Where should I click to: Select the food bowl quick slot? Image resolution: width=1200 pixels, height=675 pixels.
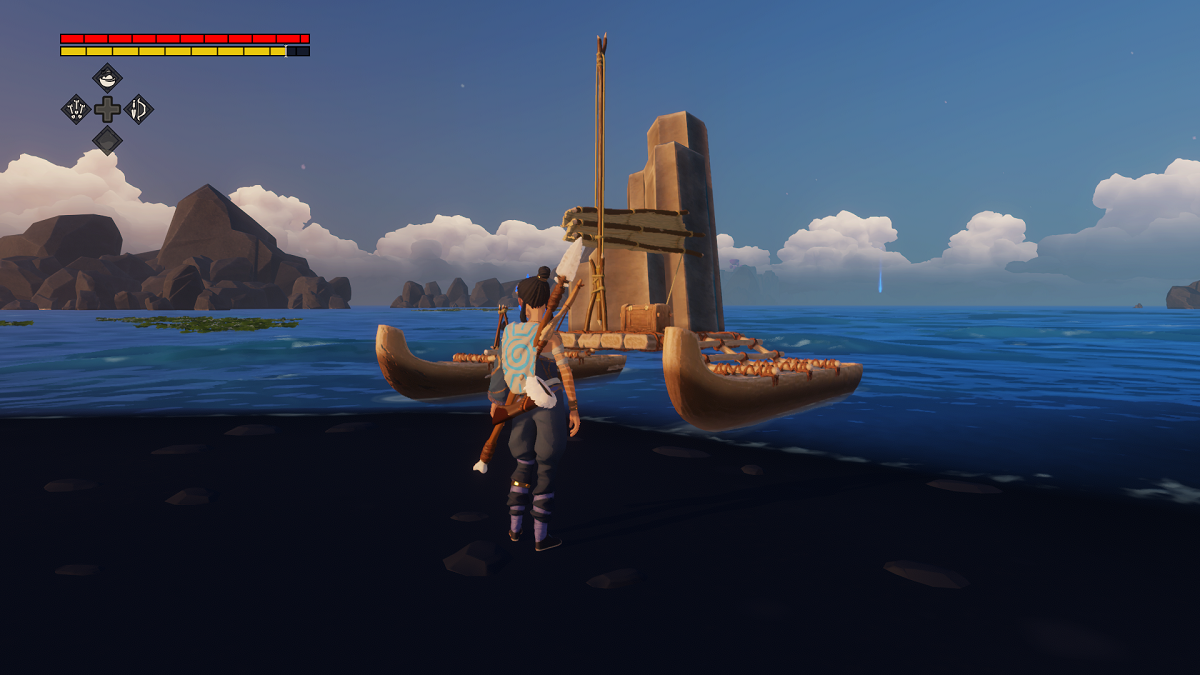107,78
